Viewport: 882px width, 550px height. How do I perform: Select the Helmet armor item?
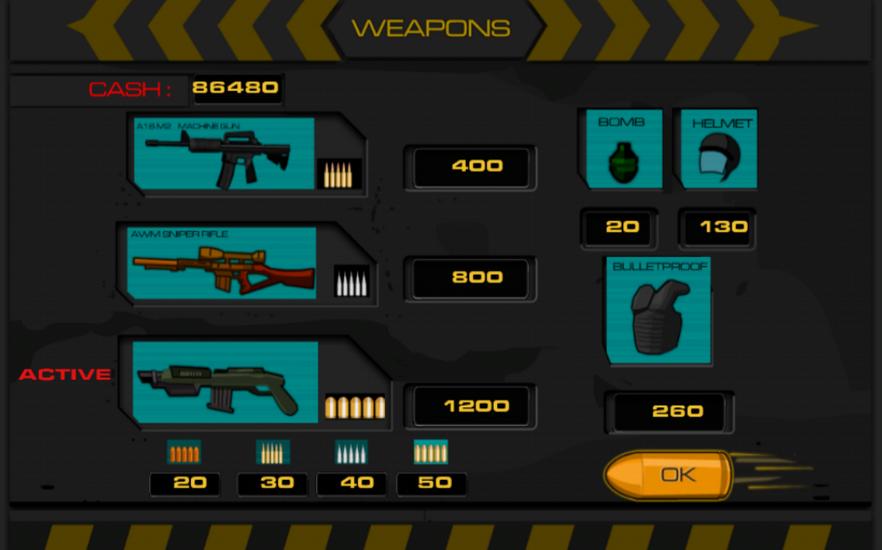(x=717, y=150)
